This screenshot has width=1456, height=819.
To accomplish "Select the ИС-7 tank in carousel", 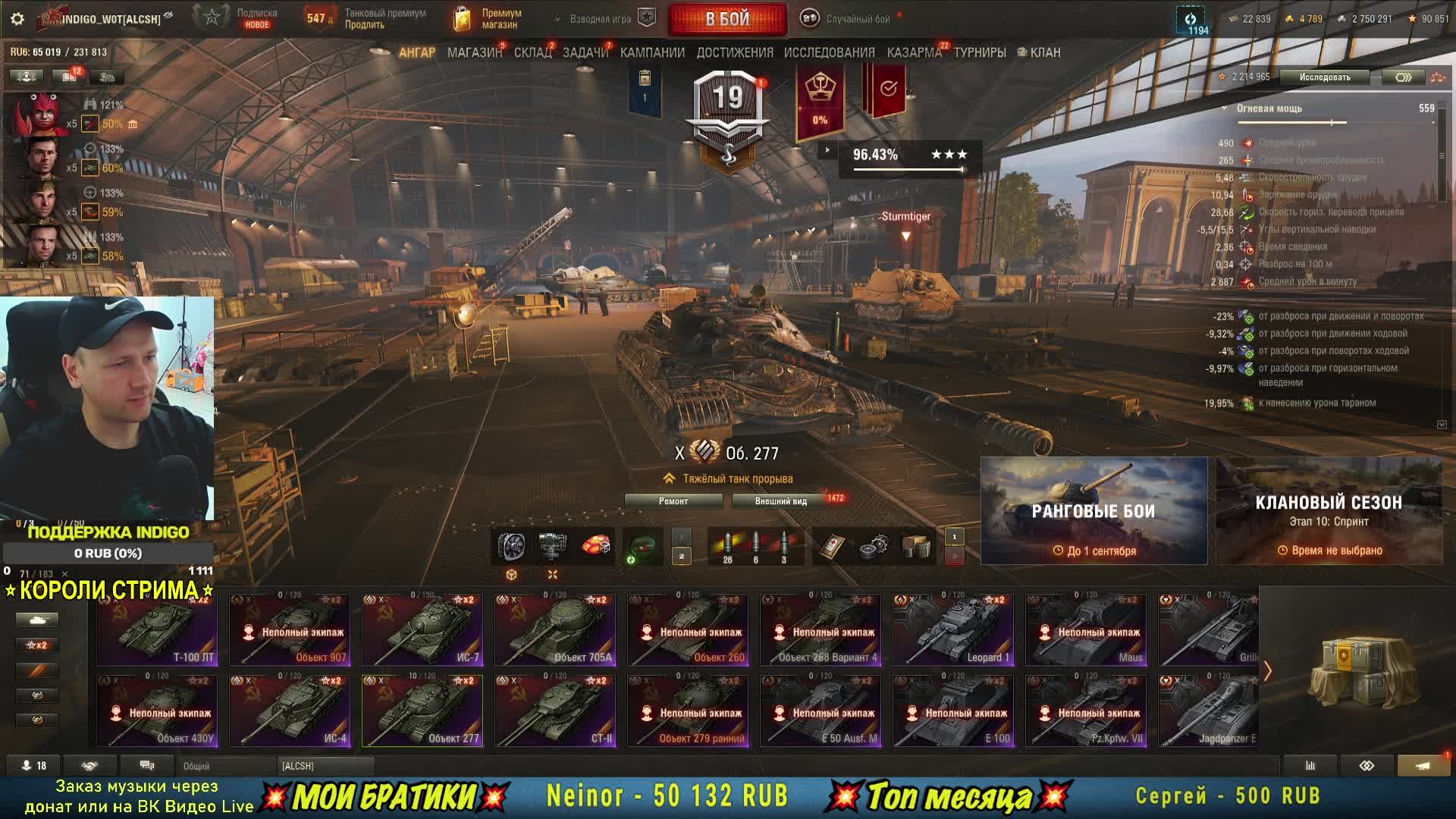I will tap(422, 630).
